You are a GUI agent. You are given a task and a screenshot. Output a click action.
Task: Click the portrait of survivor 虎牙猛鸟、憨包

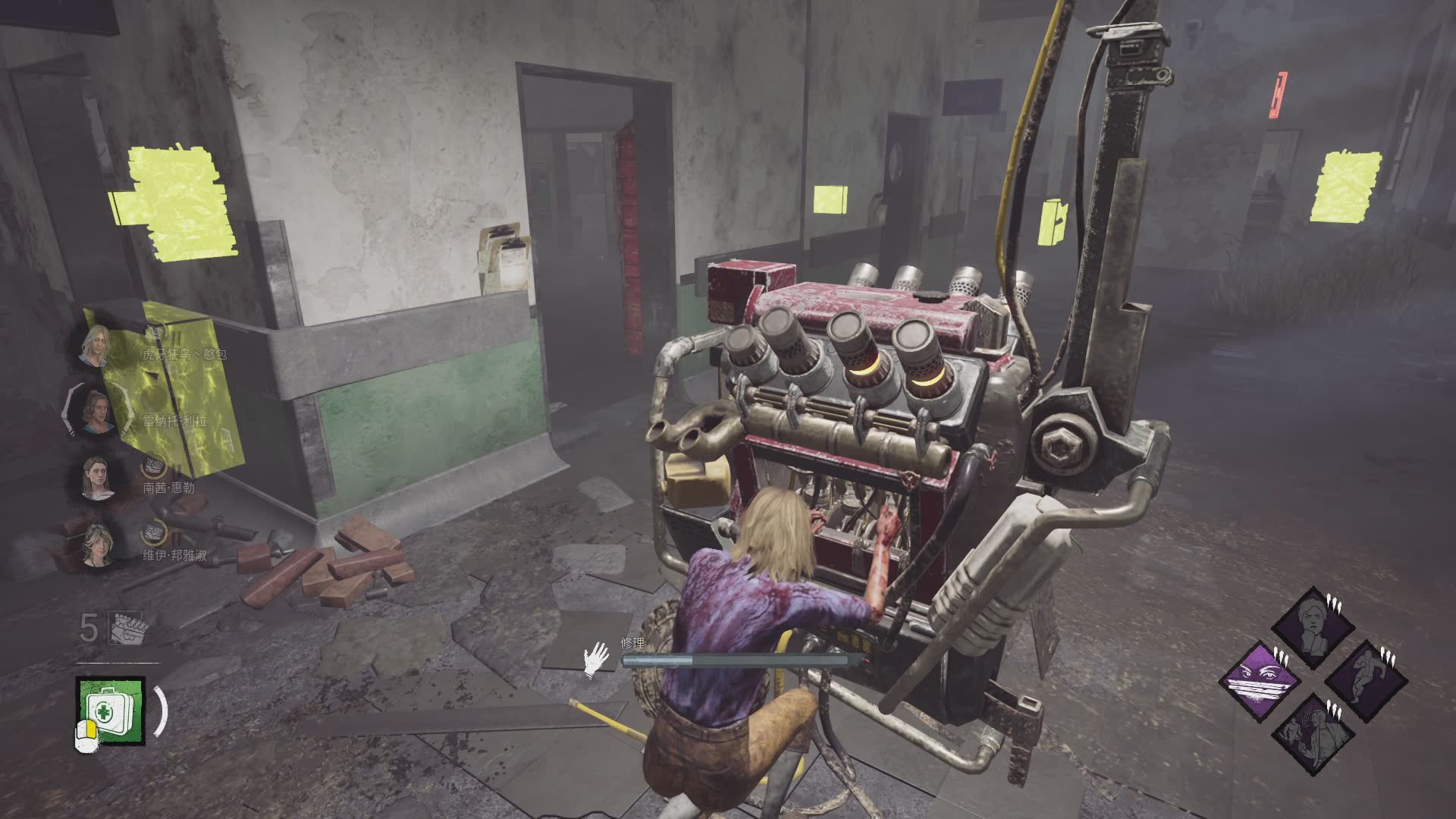point(96,347)
